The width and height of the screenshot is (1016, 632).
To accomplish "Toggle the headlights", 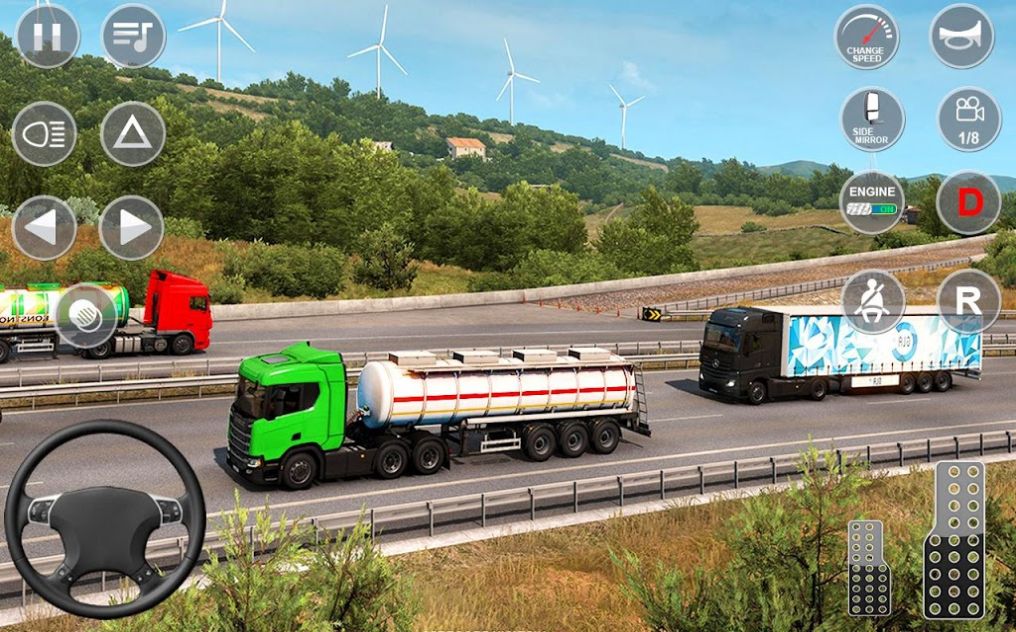I will 44,133.
